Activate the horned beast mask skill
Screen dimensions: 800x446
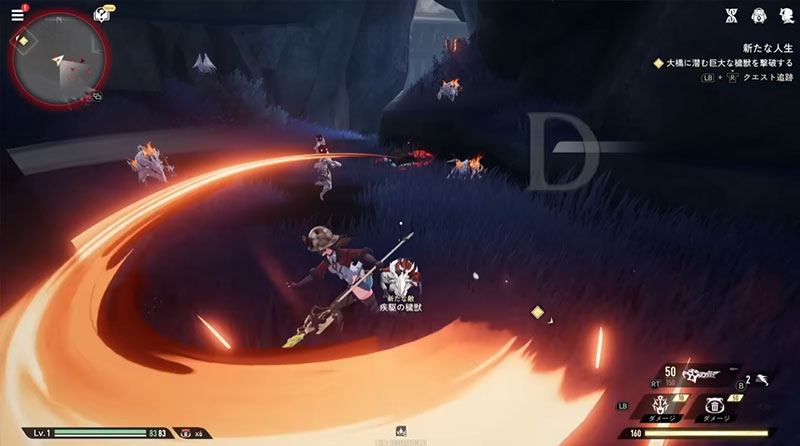(659, 404)
